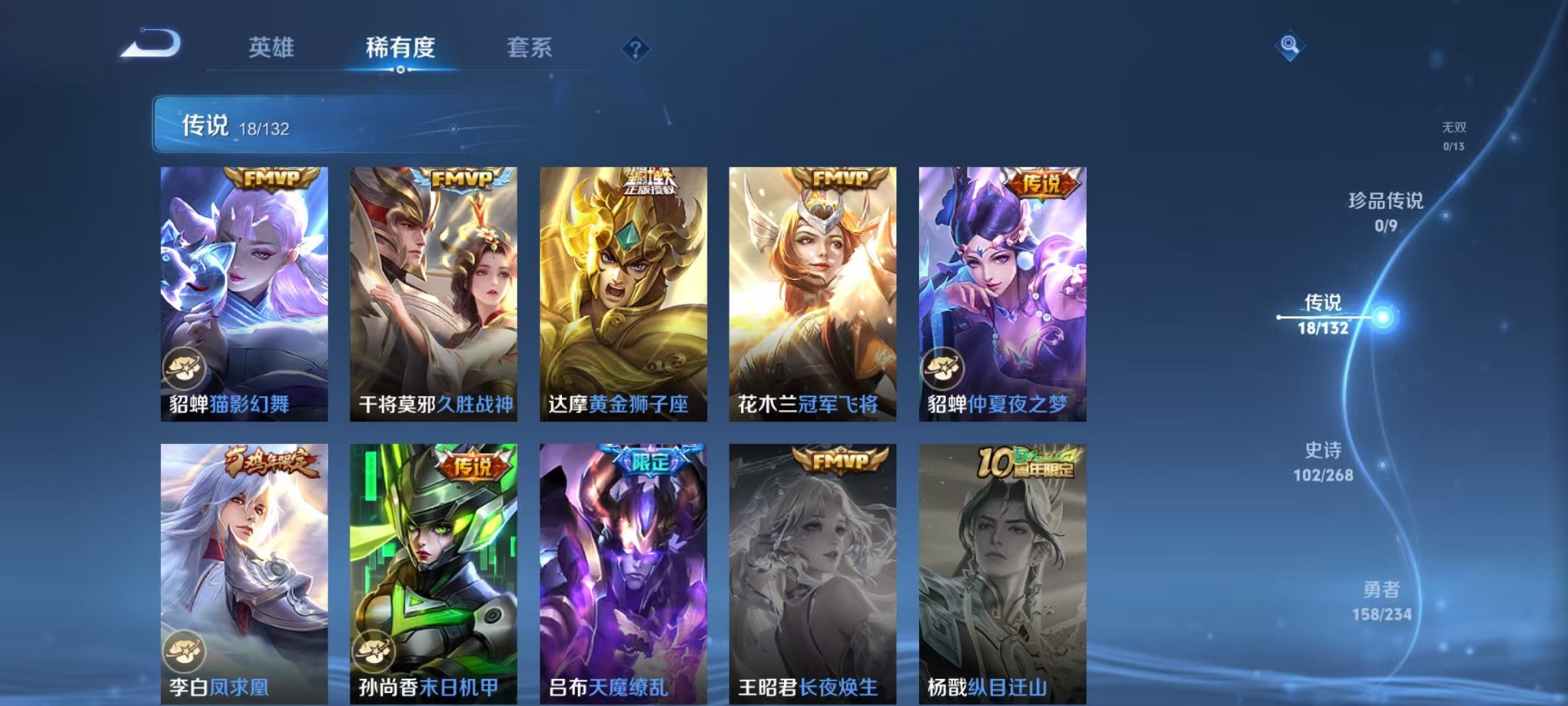Select the 稀有度 tab
The width and height of the screenshot is (1568, 706).
coord(400,48)
